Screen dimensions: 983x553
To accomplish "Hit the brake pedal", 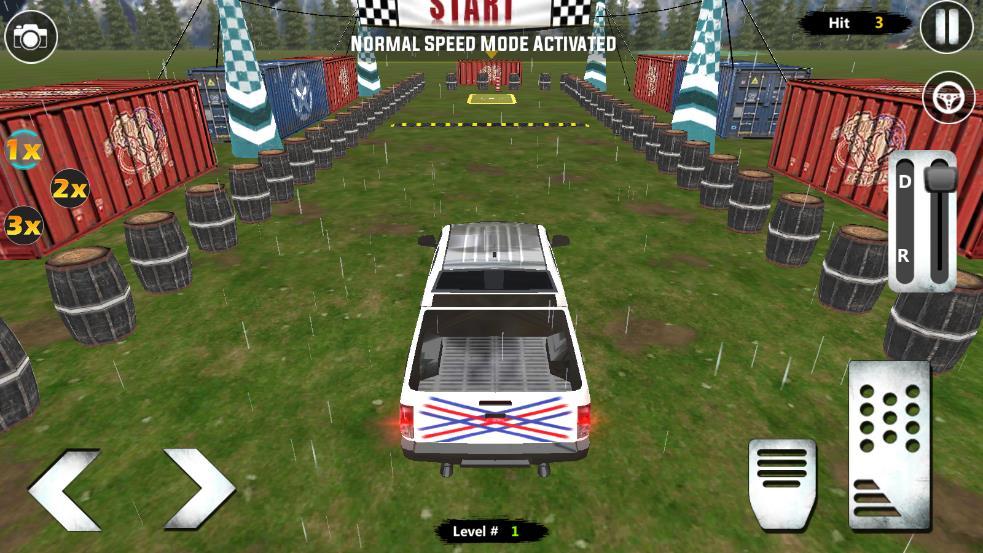I will tap(782, 482).
